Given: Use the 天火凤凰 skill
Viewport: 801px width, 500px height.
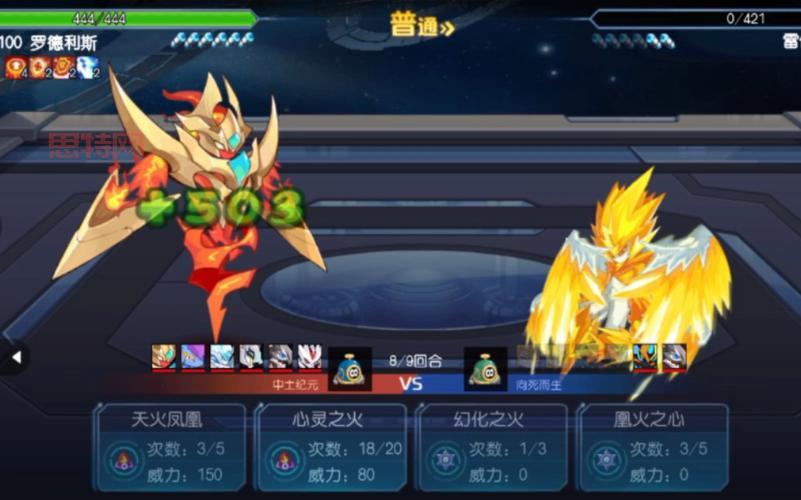Looking at the screenshot, I should [170, 447].
